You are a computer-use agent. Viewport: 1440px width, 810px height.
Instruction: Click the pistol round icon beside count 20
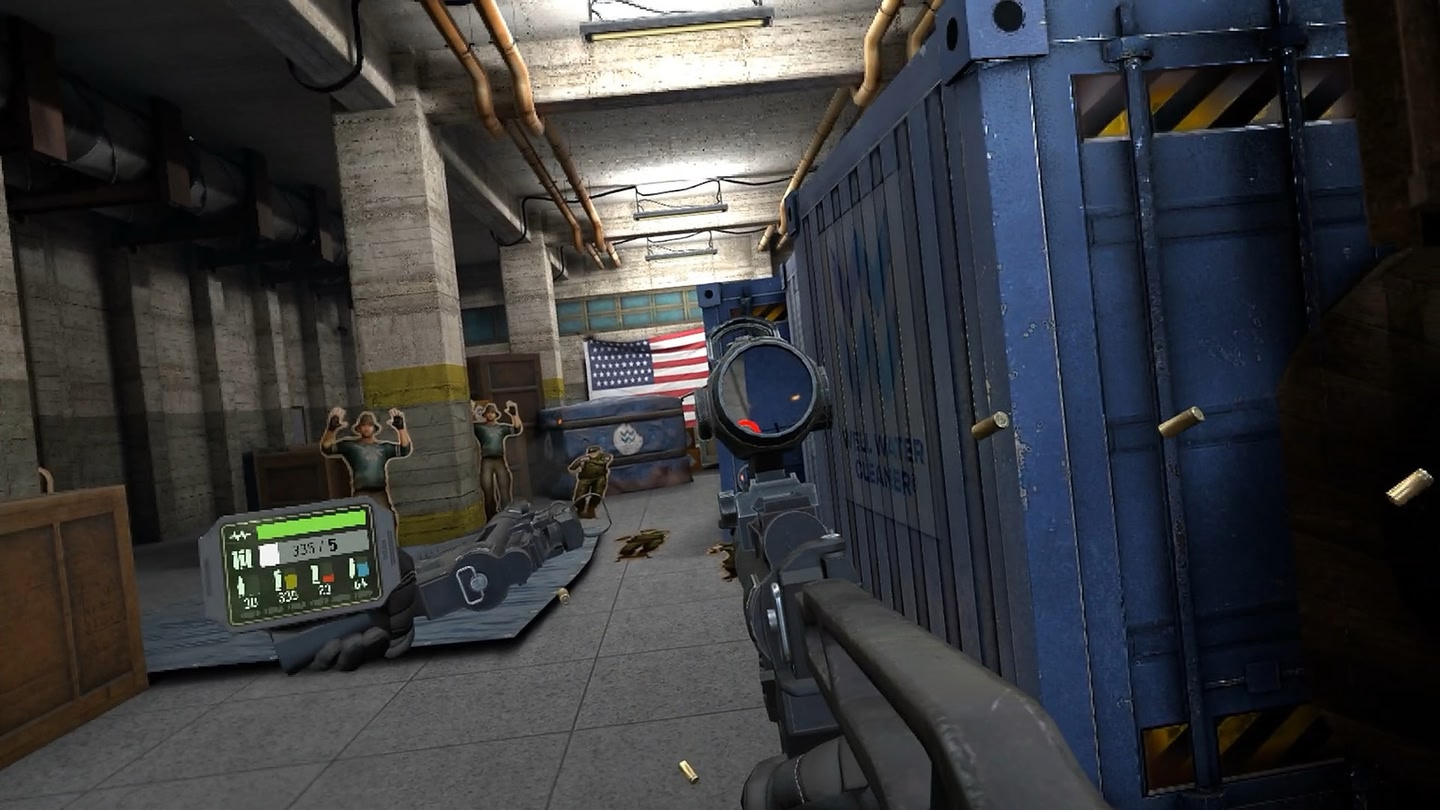pos(240,585)
